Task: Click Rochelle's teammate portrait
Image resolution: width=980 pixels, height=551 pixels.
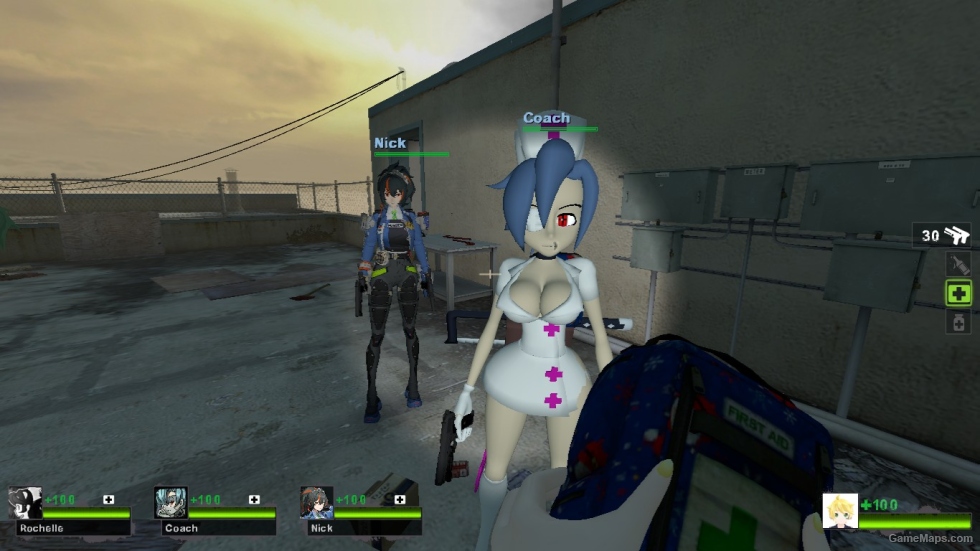Action: click(x=25, y=503)
